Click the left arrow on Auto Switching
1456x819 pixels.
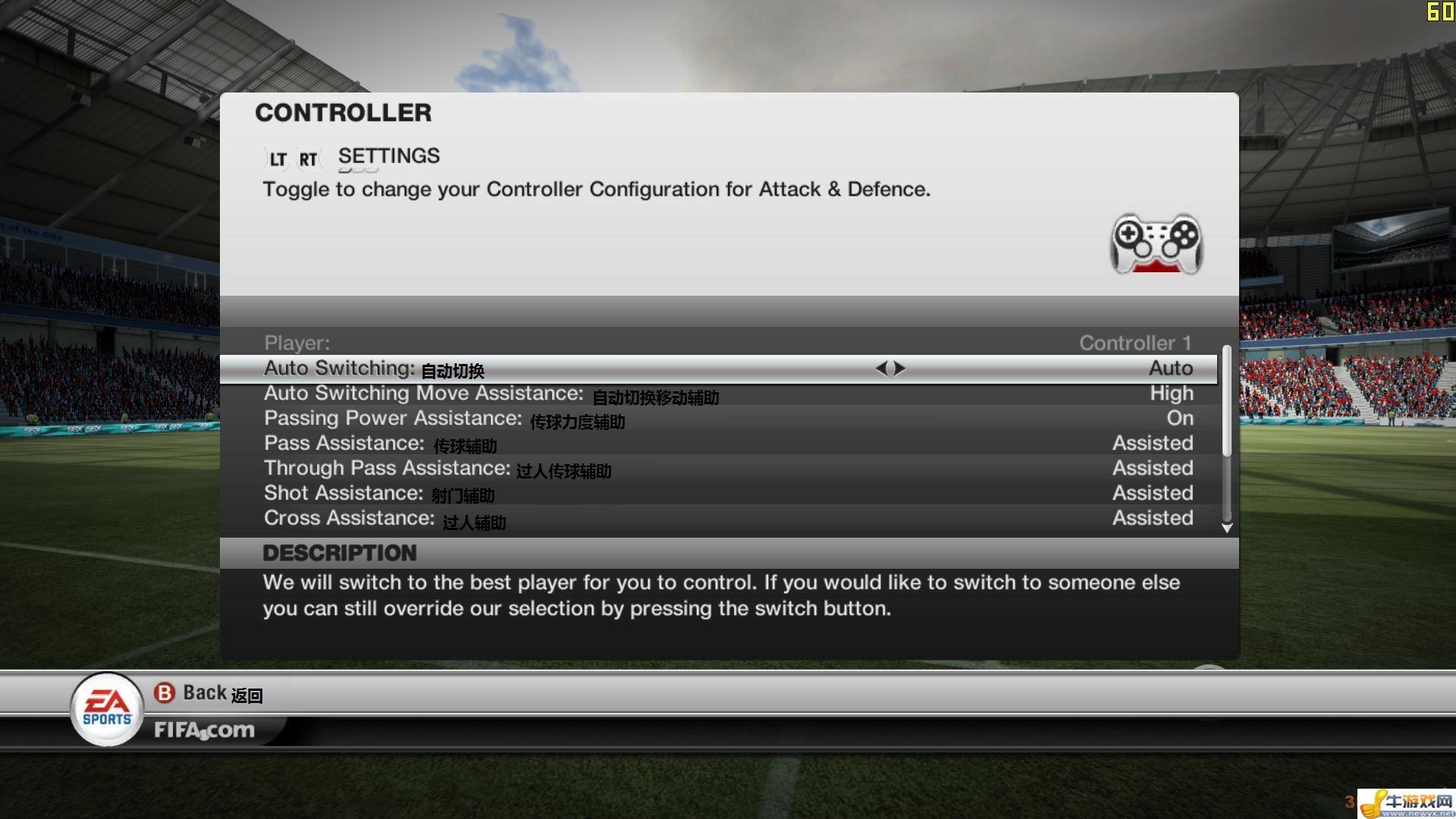pyautogui.click(x=880, y=369)
